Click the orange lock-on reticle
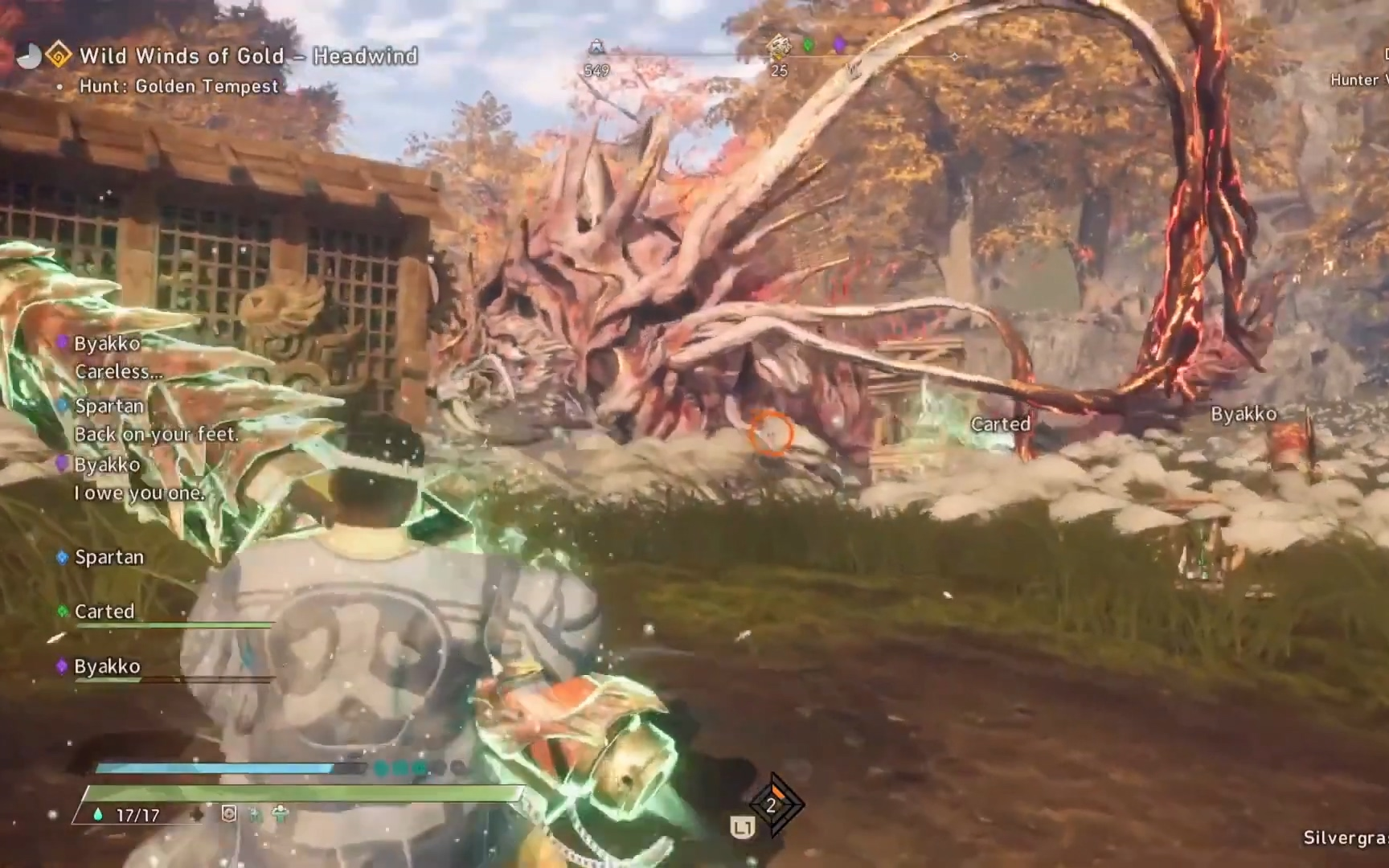The width and height of the screenshot is (1389, 868). (771, 434)
